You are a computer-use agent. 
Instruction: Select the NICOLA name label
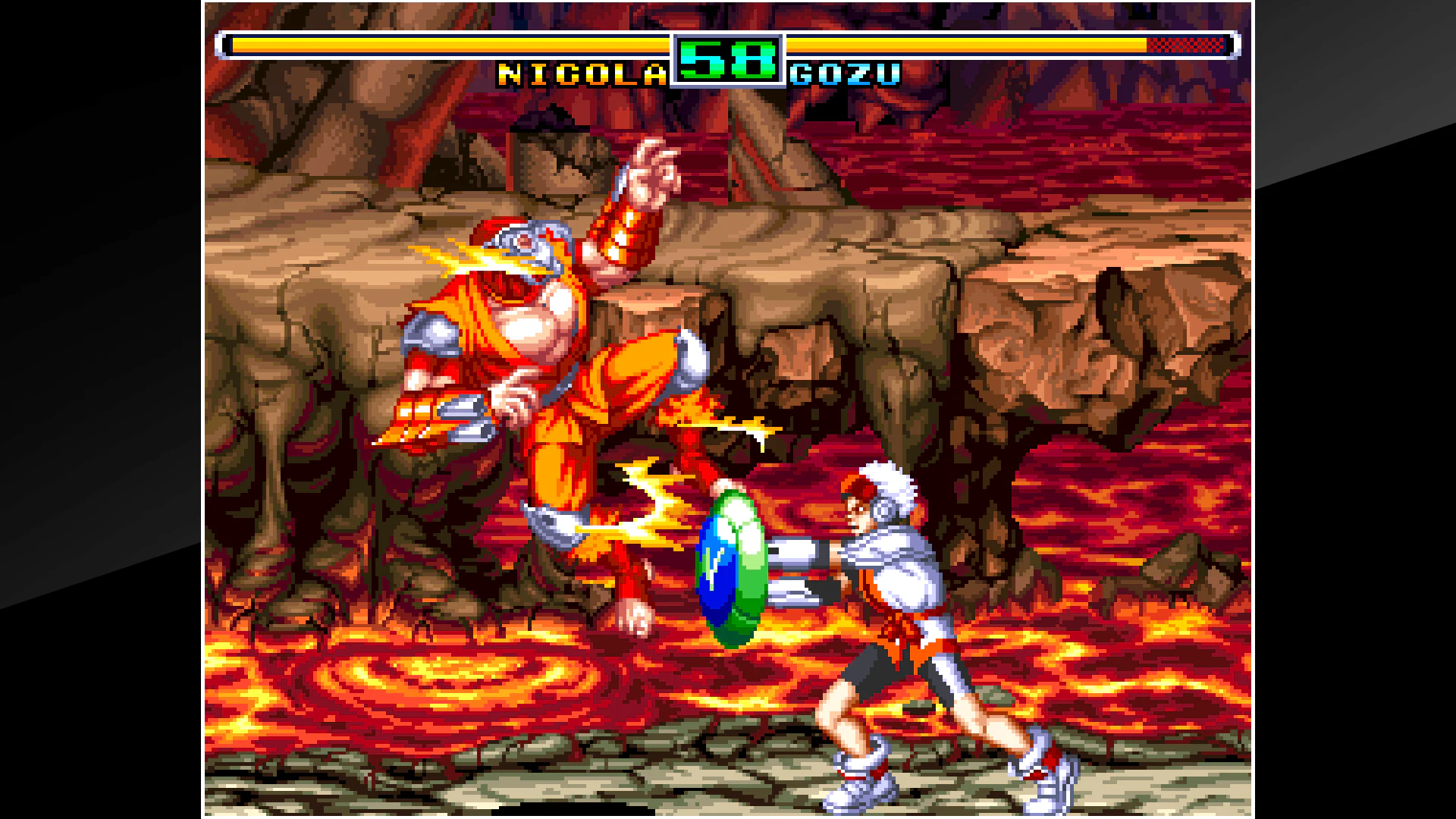[580, 74]
